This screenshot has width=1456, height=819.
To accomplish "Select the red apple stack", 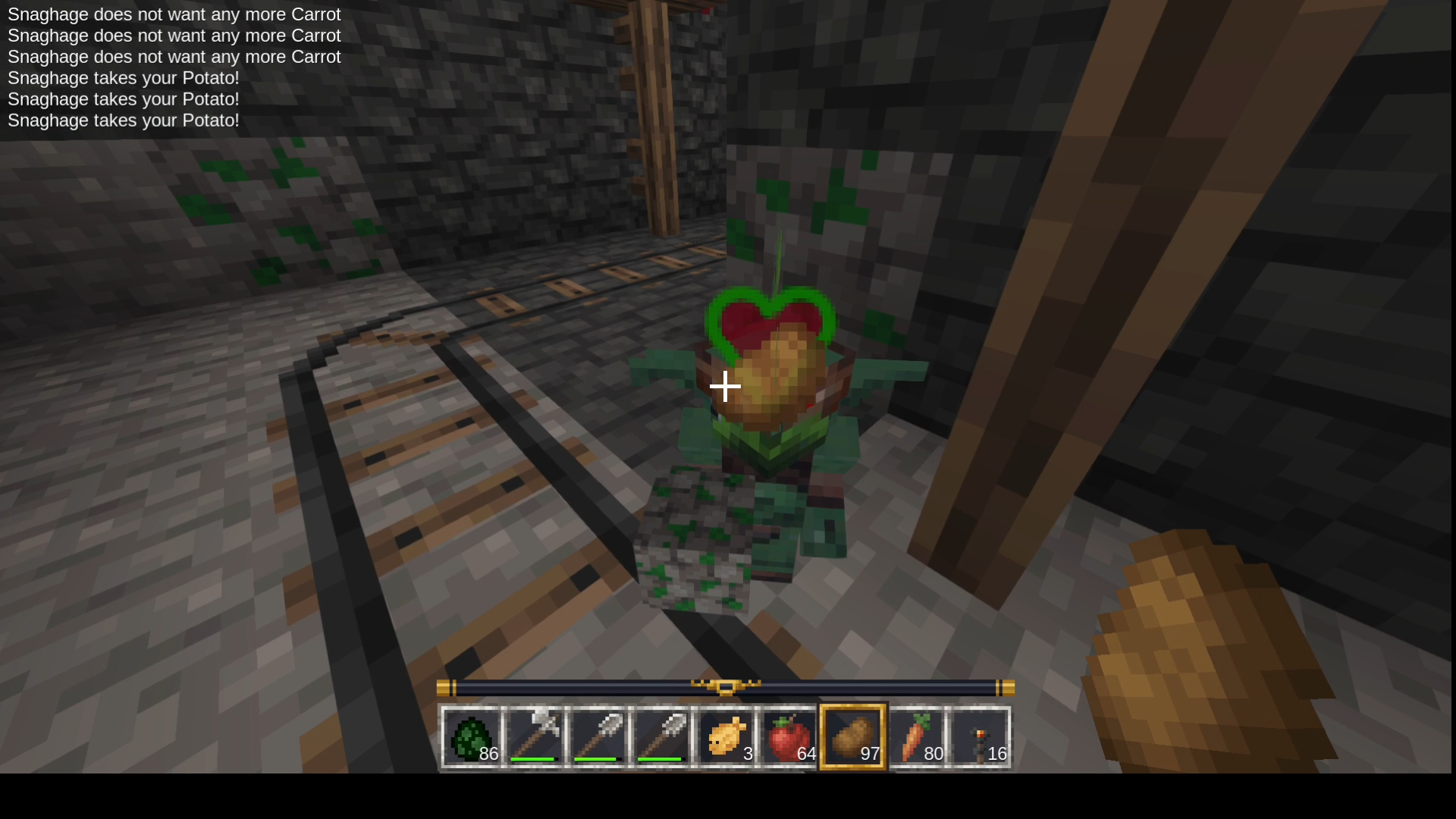I will click(x=789, y=737).
